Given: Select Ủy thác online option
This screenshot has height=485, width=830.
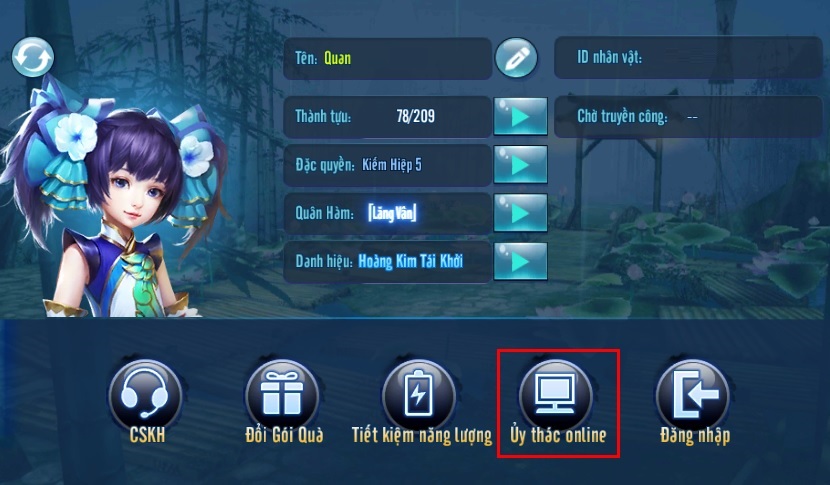Looking at the screenshot, I should [x=557, y=394].
